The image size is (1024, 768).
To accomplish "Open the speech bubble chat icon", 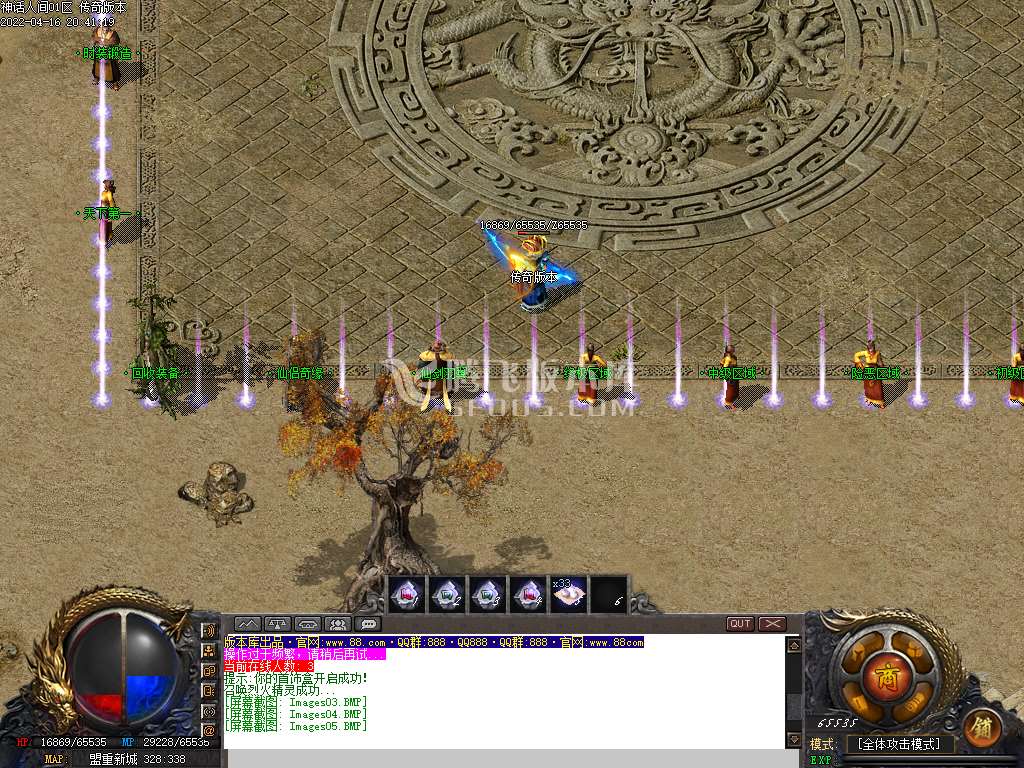I will (x=368, y=625).
